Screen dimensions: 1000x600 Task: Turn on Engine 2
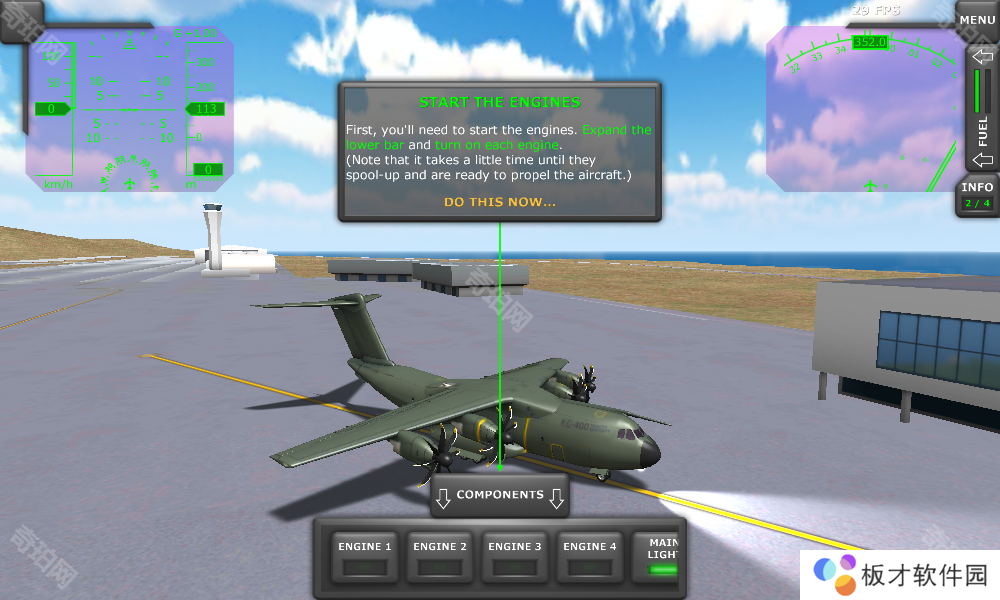click(x=440, y=556)
